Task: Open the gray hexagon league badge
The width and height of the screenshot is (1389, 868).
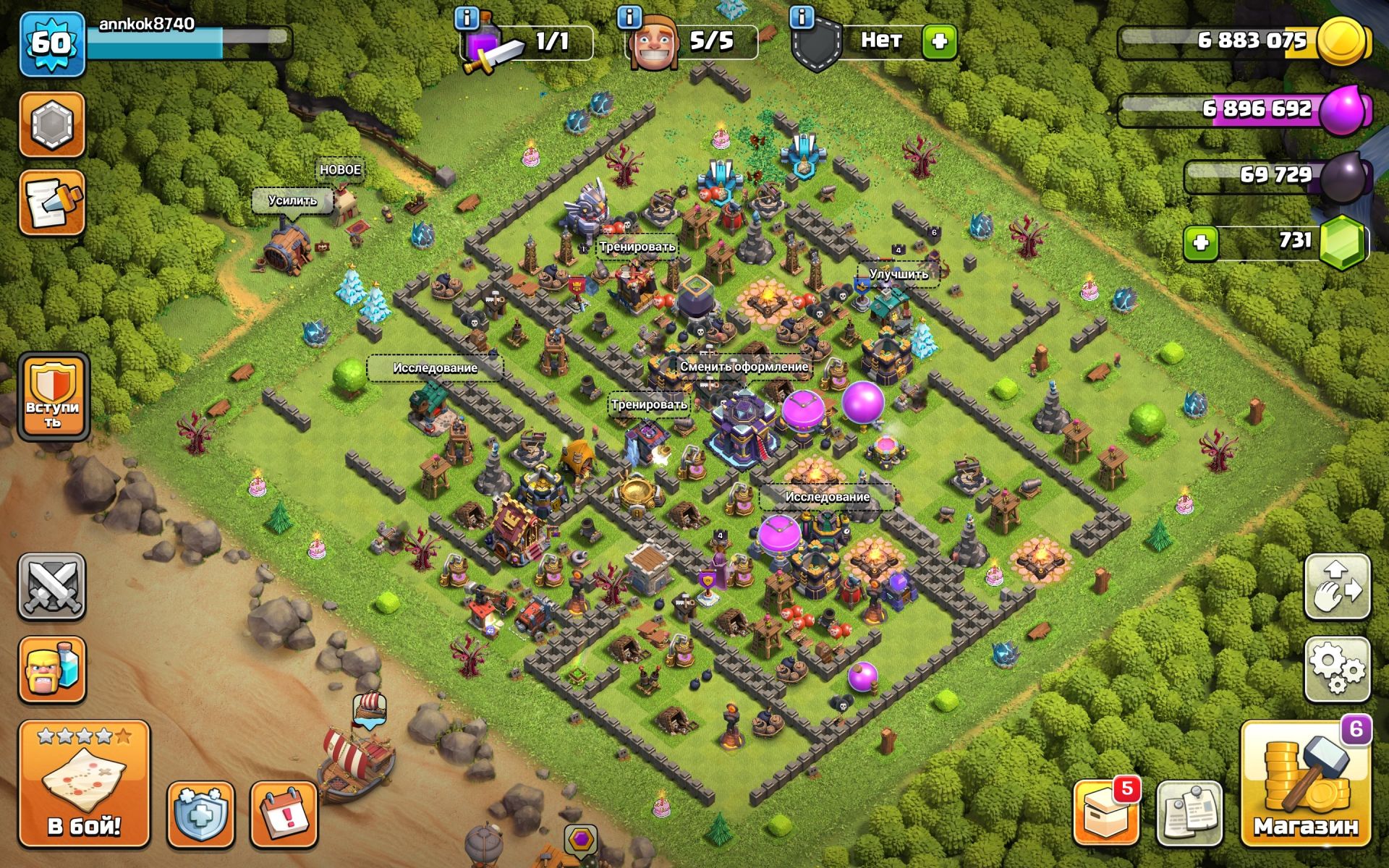Action: coord(51,124)
